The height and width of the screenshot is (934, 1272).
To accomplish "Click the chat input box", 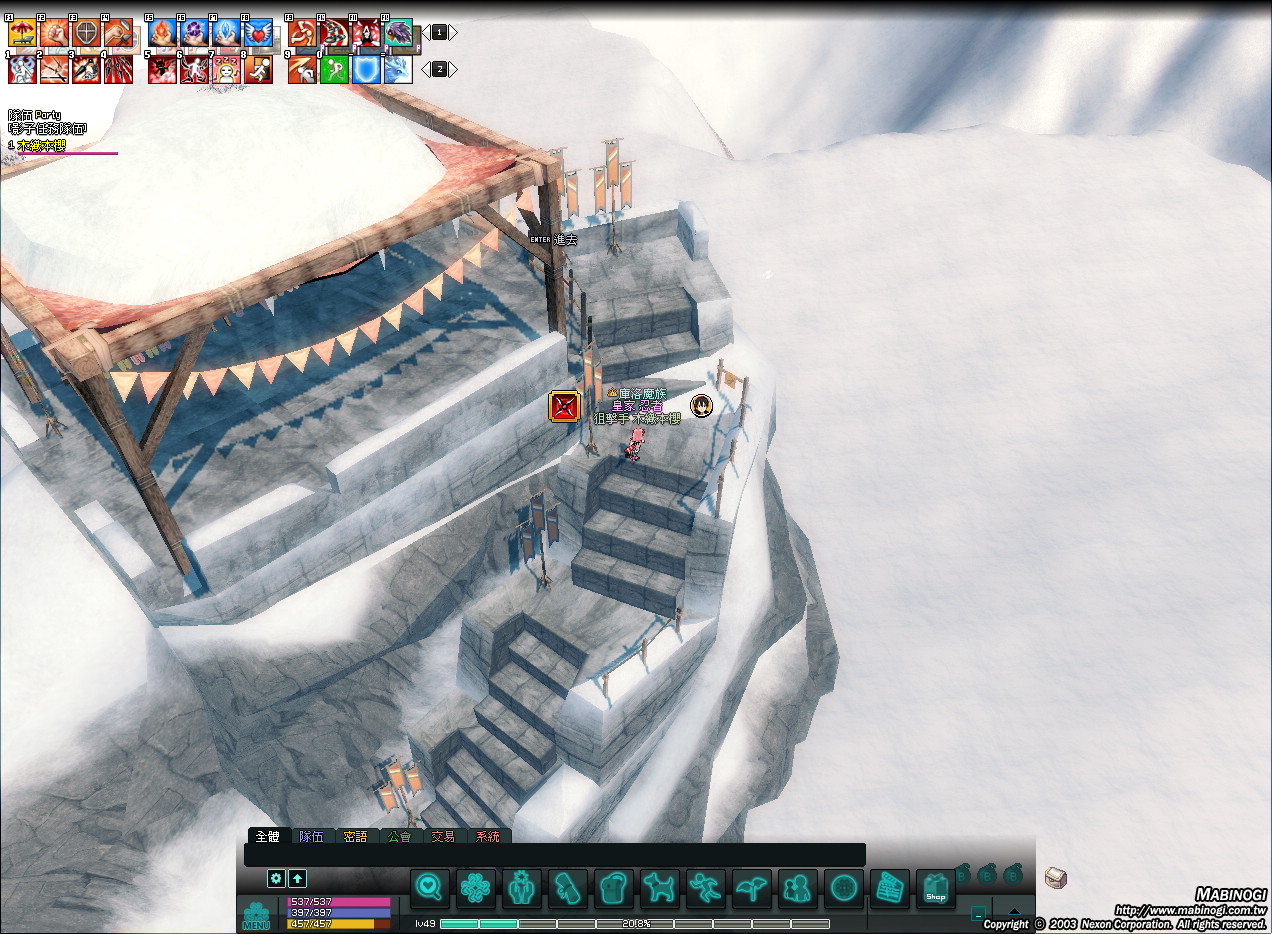I will 555,855.
